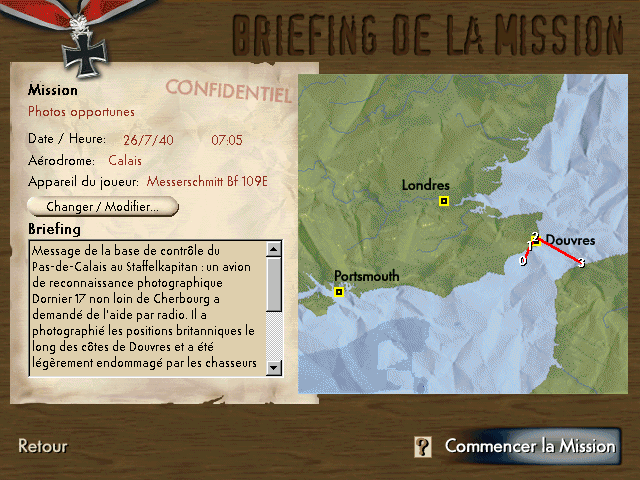This screenshot has width=640, height=480.
Task: Select the Londres marker on the map
Action: pyautogui.click(x=443, y=202)
